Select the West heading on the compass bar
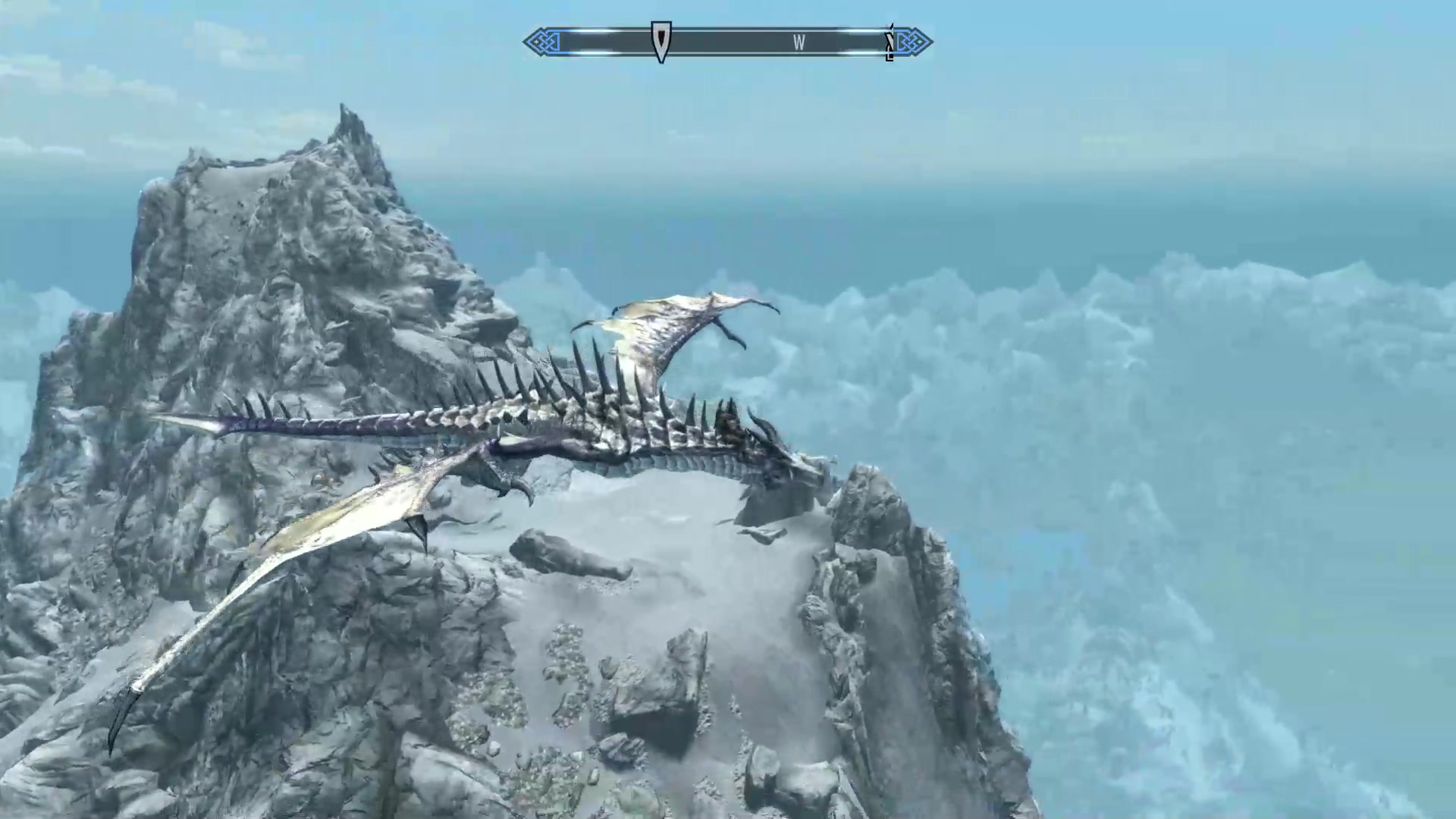Viewport: 1456px width, 819px height. coord(799,43)
